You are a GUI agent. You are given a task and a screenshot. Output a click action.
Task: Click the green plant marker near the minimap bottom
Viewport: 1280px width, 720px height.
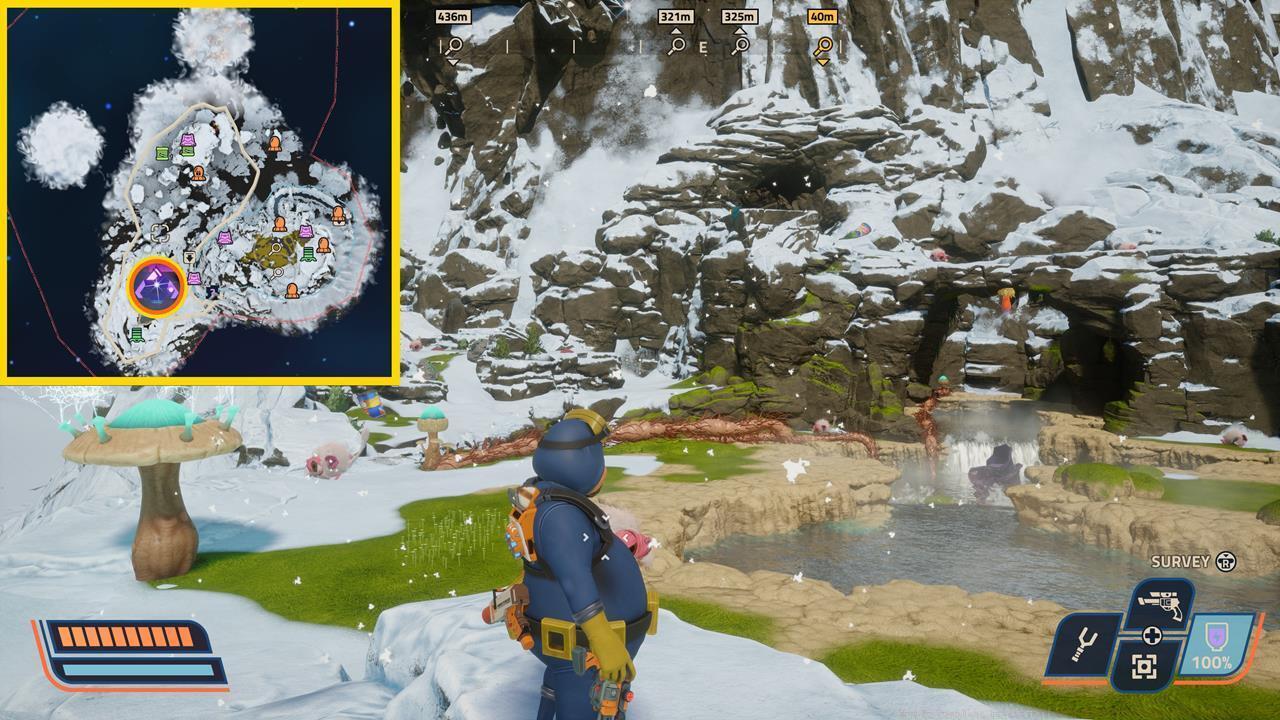(x=136, y=333)
